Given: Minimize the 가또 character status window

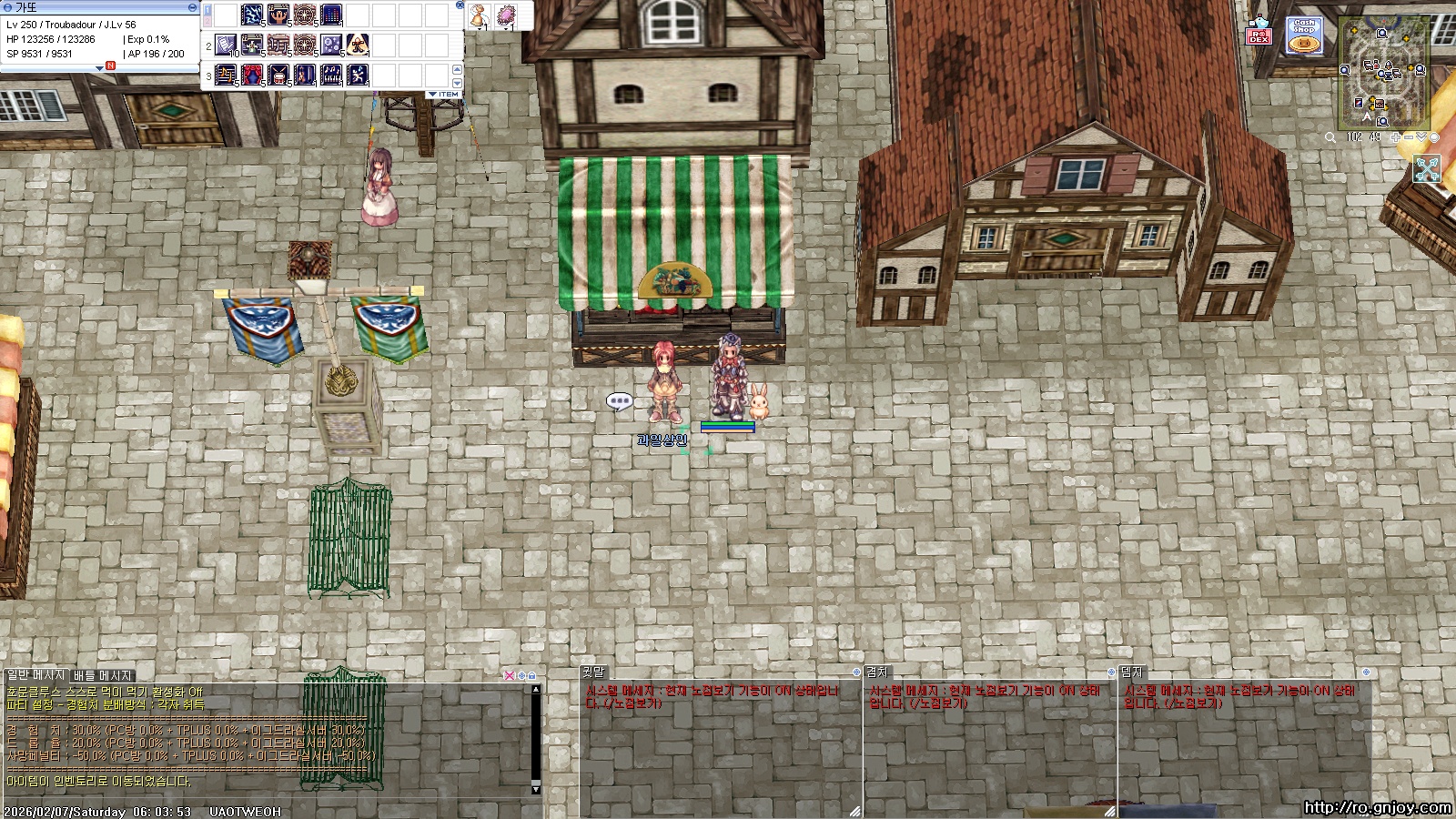Looking at the screenshot, I should [x=192, y=7].
